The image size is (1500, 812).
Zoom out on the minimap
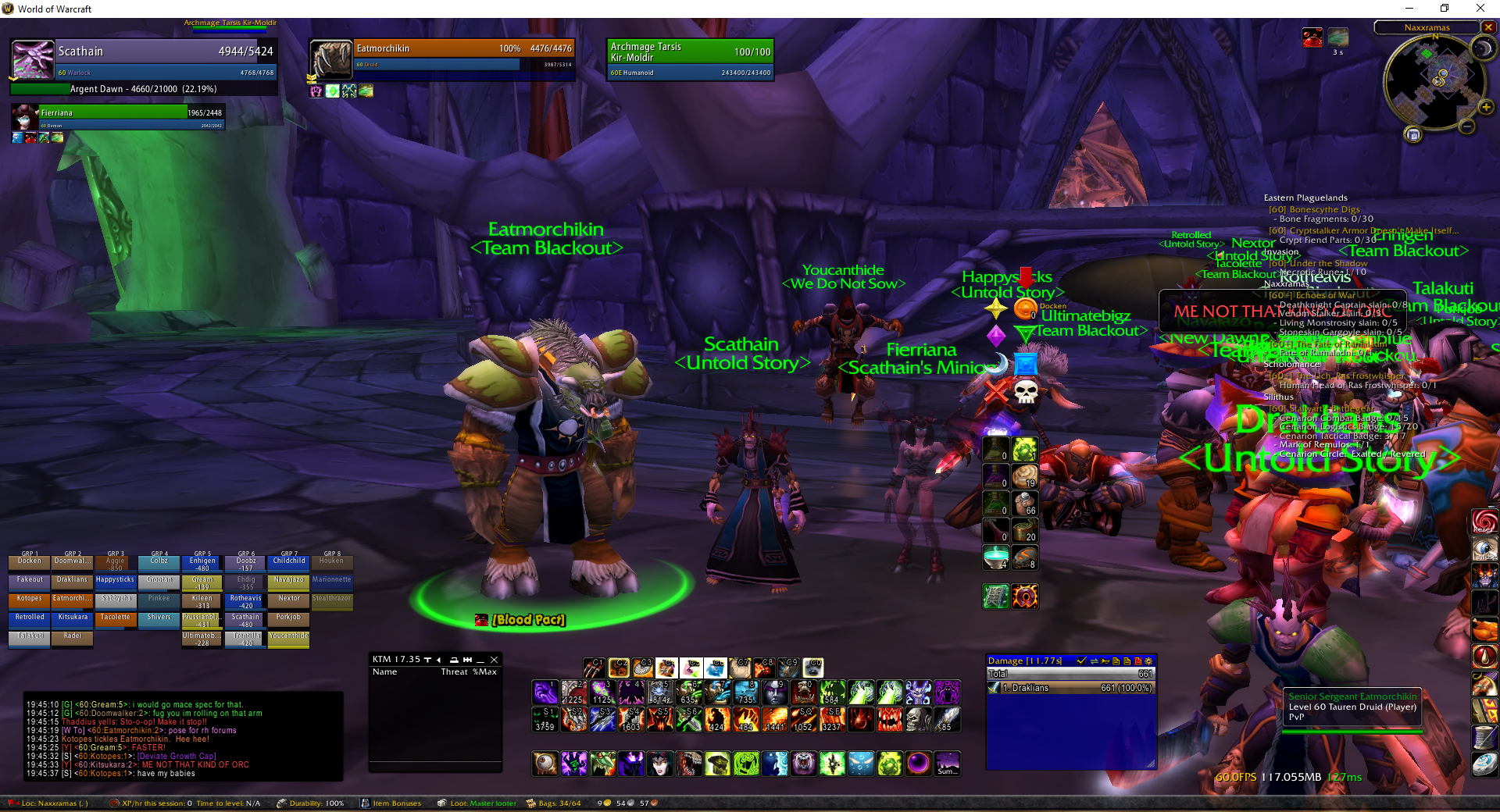[1467, 126]
